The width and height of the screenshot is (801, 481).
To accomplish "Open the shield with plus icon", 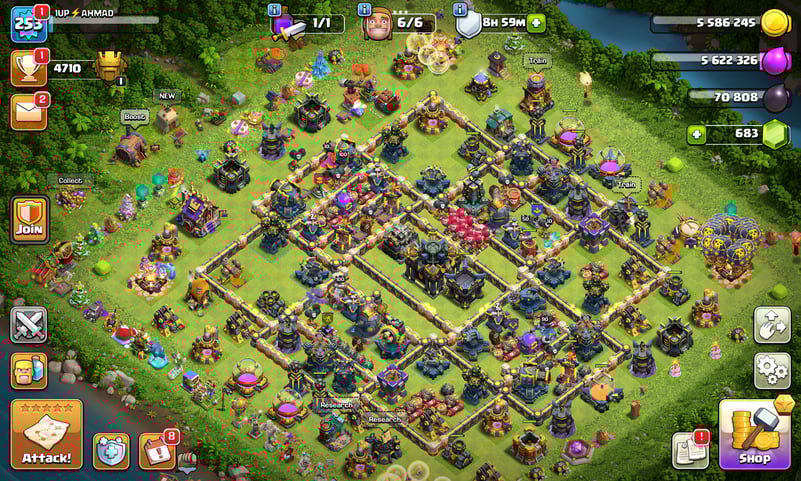I will [111, 451].
